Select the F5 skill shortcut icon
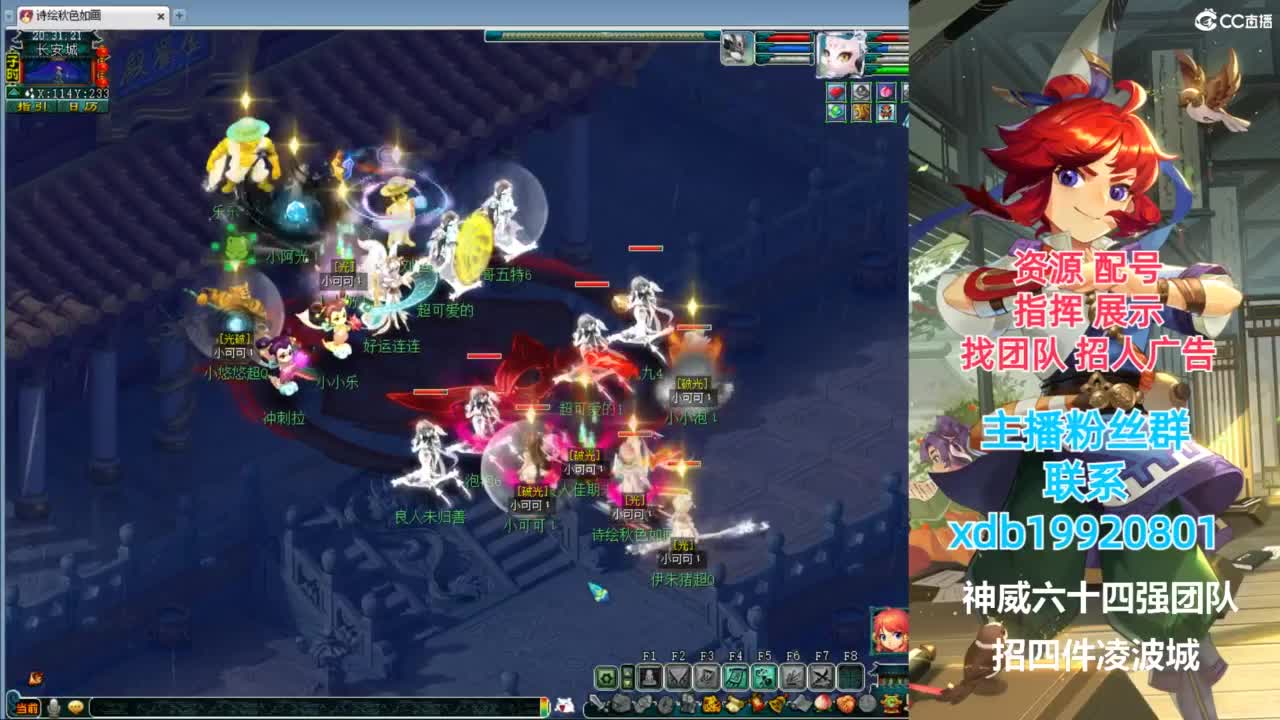 click(x=764, y=677)
